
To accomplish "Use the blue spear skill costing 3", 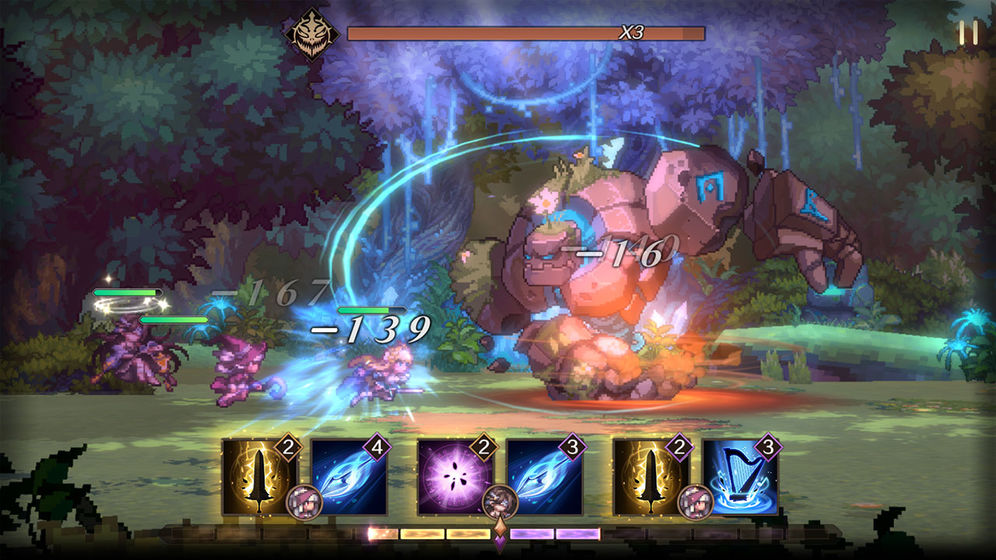I will tap(544, 477).
